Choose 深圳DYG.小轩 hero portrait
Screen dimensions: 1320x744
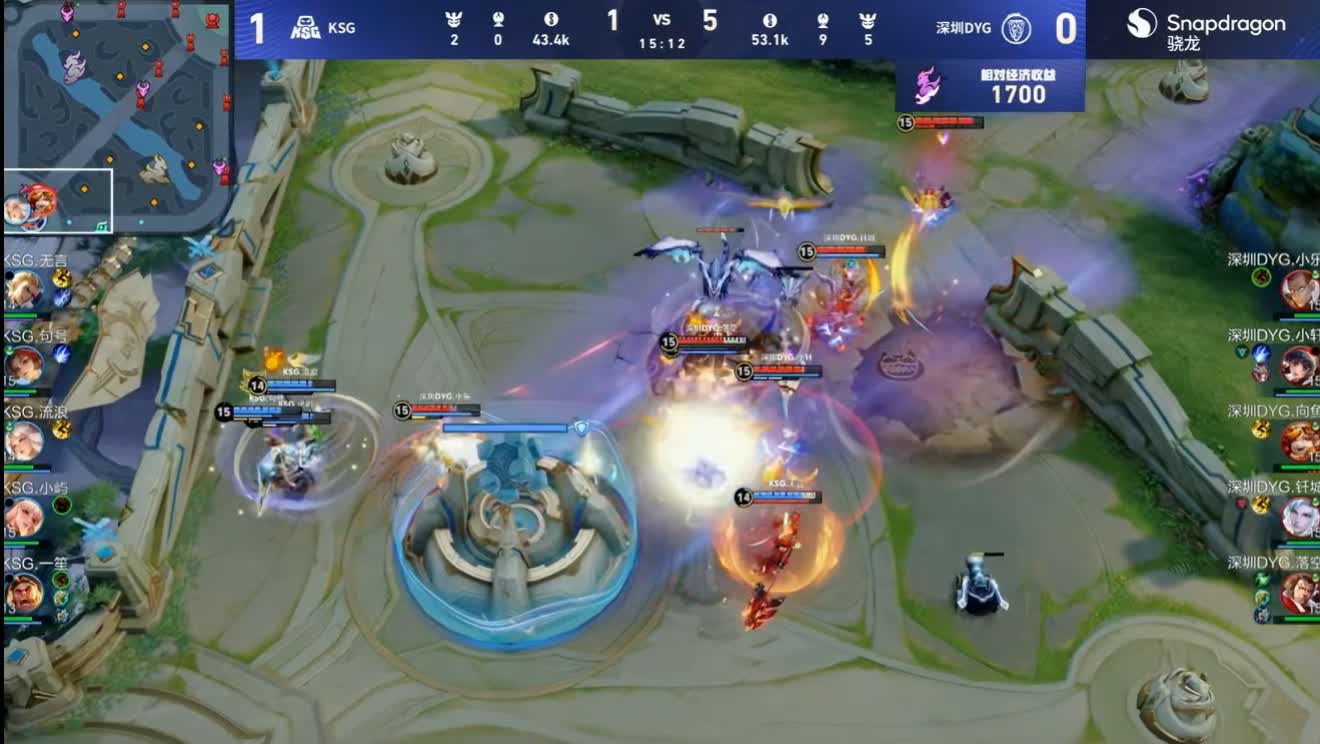tap(1299, 366)
